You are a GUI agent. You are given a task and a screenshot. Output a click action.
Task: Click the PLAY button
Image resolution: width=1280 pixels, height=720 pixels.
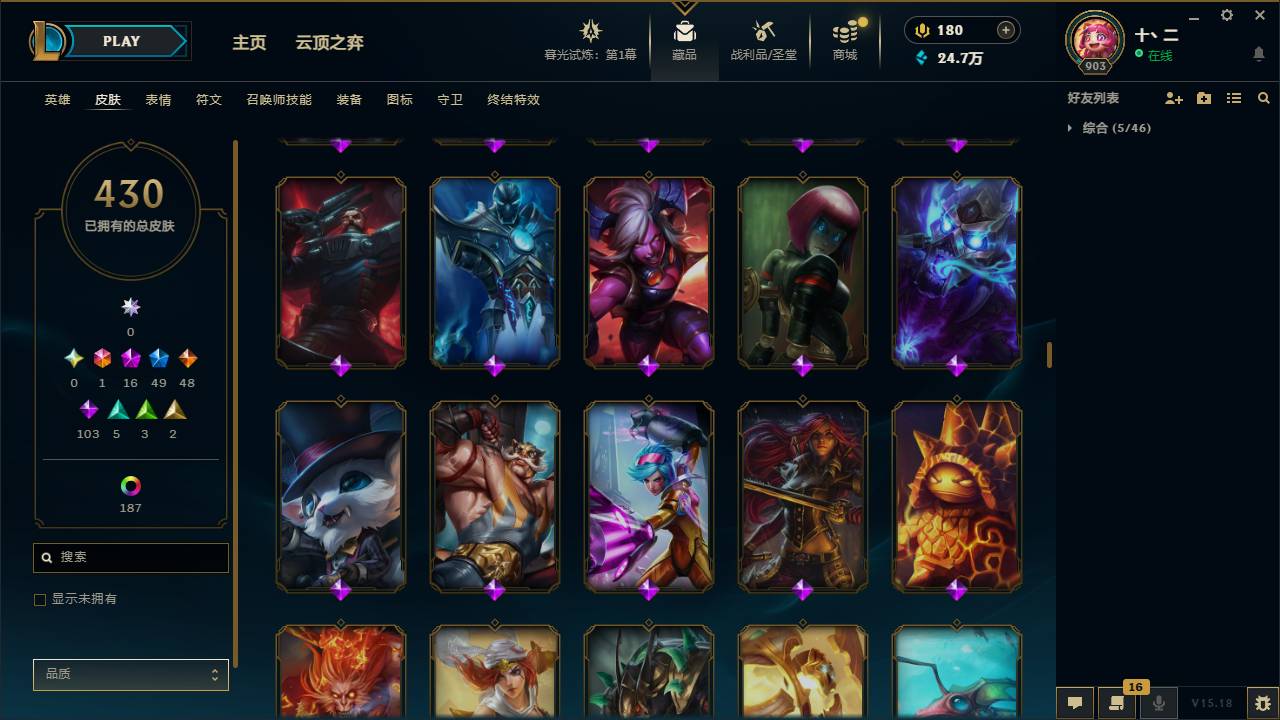[x=121, y=41]
